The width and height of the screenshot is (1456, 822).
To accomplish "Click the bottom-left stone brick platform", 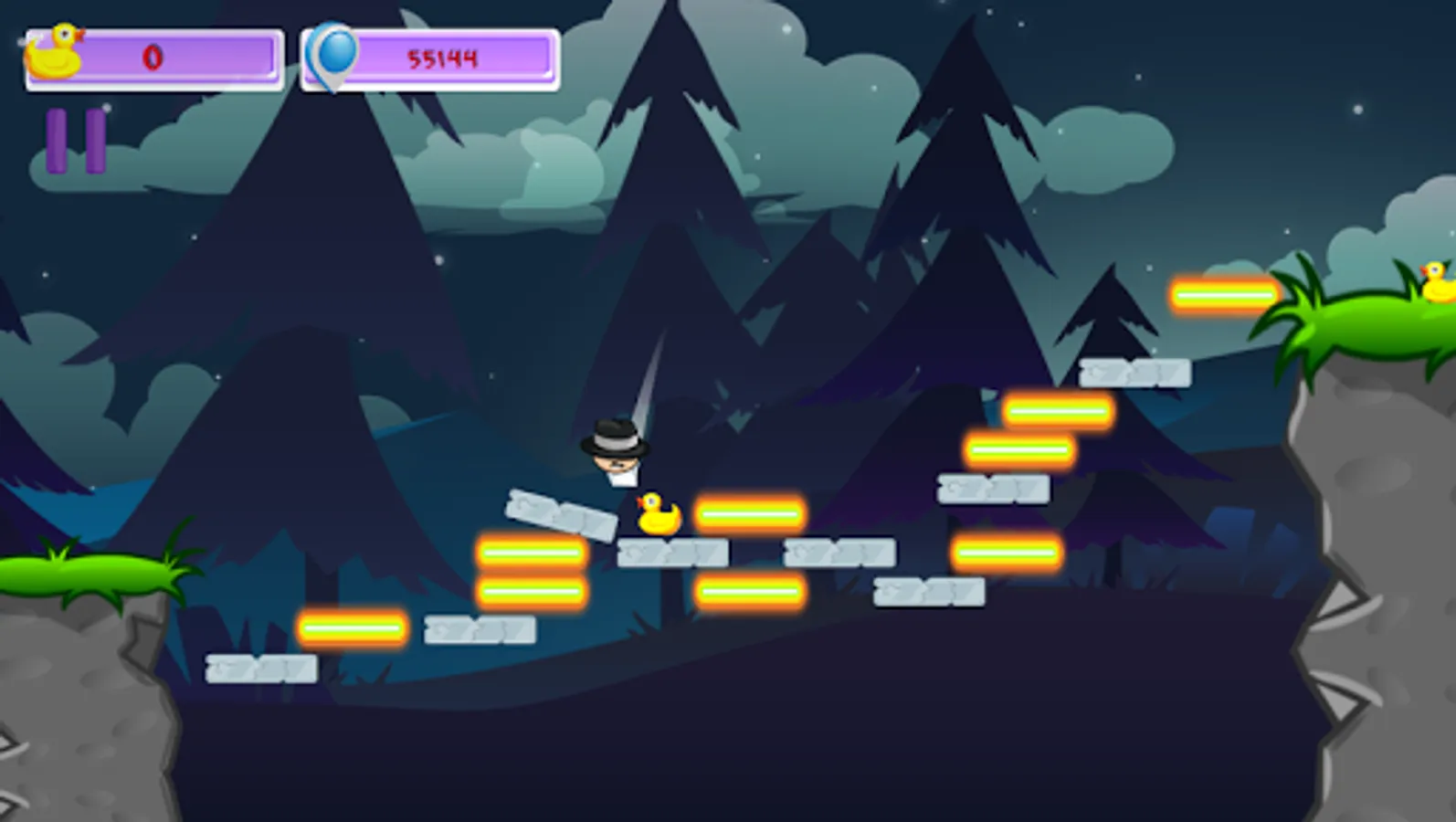I will tap(258, 668).
